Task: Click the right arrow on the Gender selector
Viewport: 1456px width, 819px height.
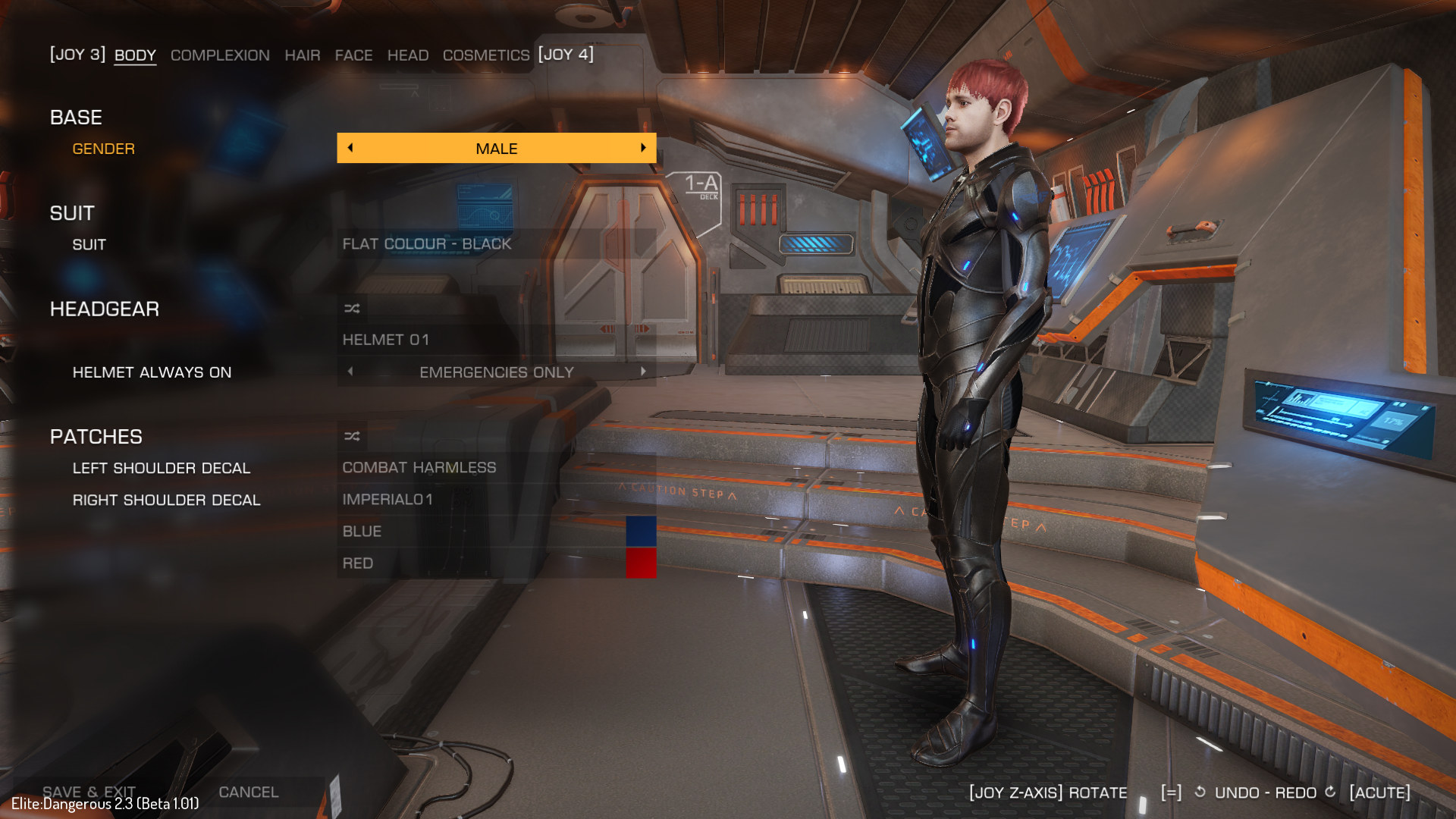Action: (x=643, y=148)
